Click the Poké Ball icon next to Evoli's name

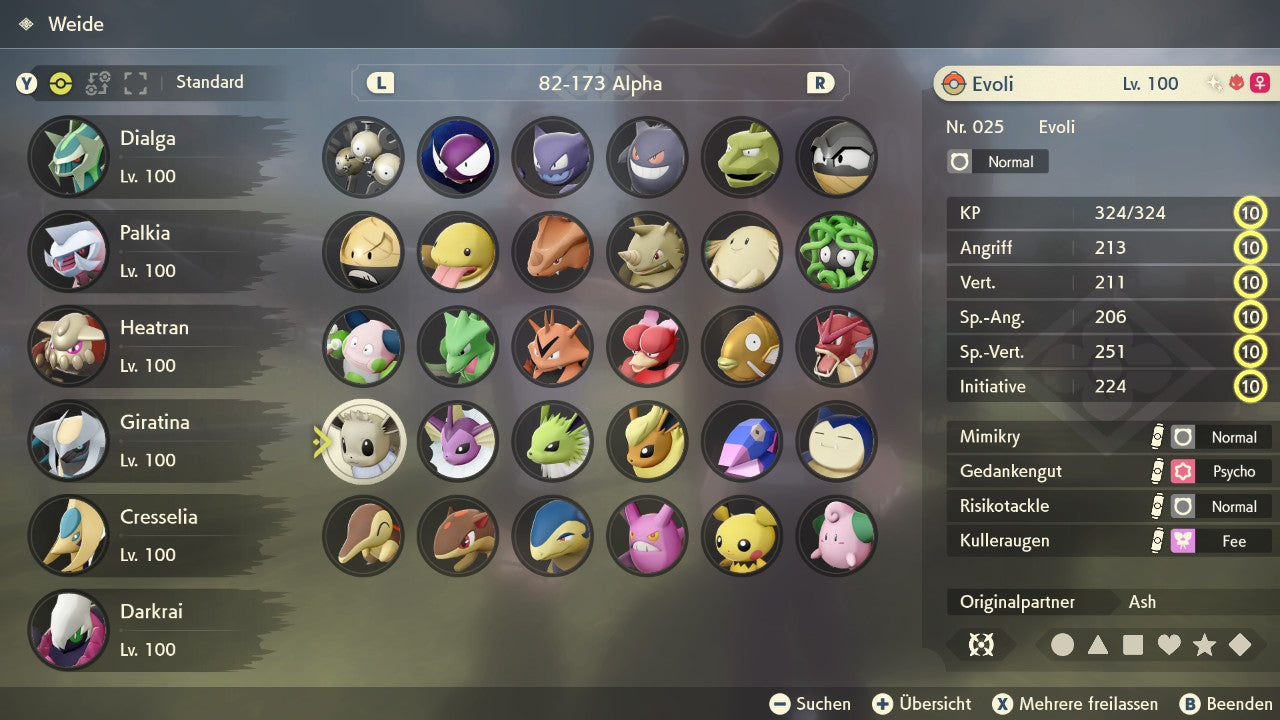click(954, 84)
